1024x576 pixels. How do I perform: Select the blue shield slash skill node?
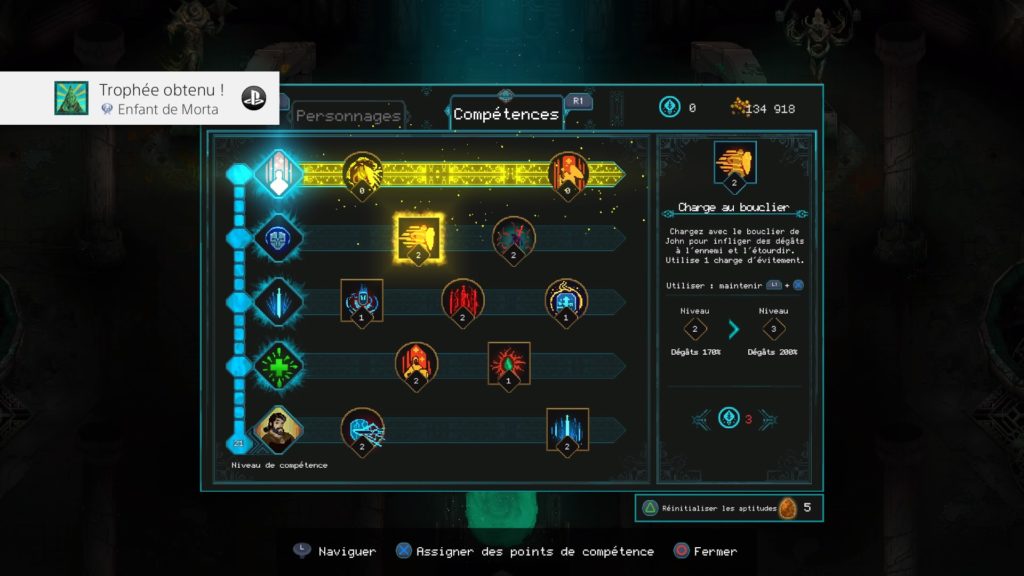tap(362, 429)
